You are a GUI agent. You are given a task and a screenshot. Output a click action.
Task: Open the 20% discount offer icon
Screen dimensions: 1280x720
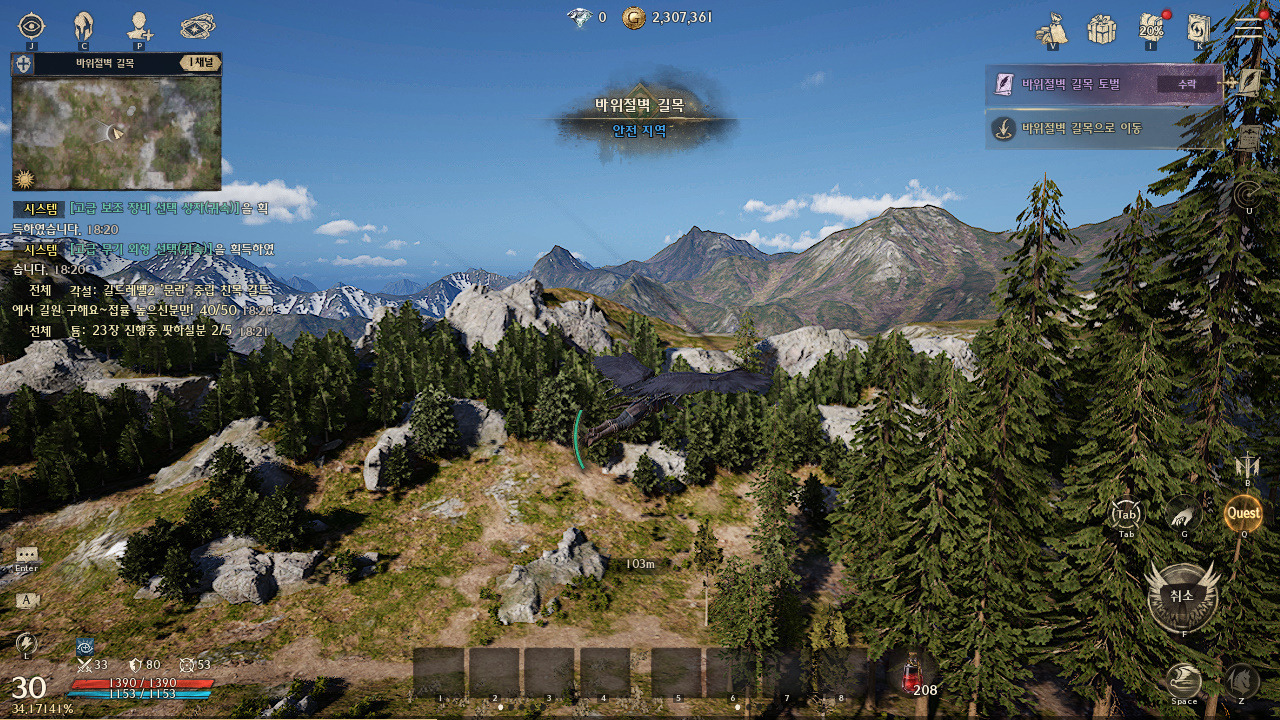tap(1151, 29)
